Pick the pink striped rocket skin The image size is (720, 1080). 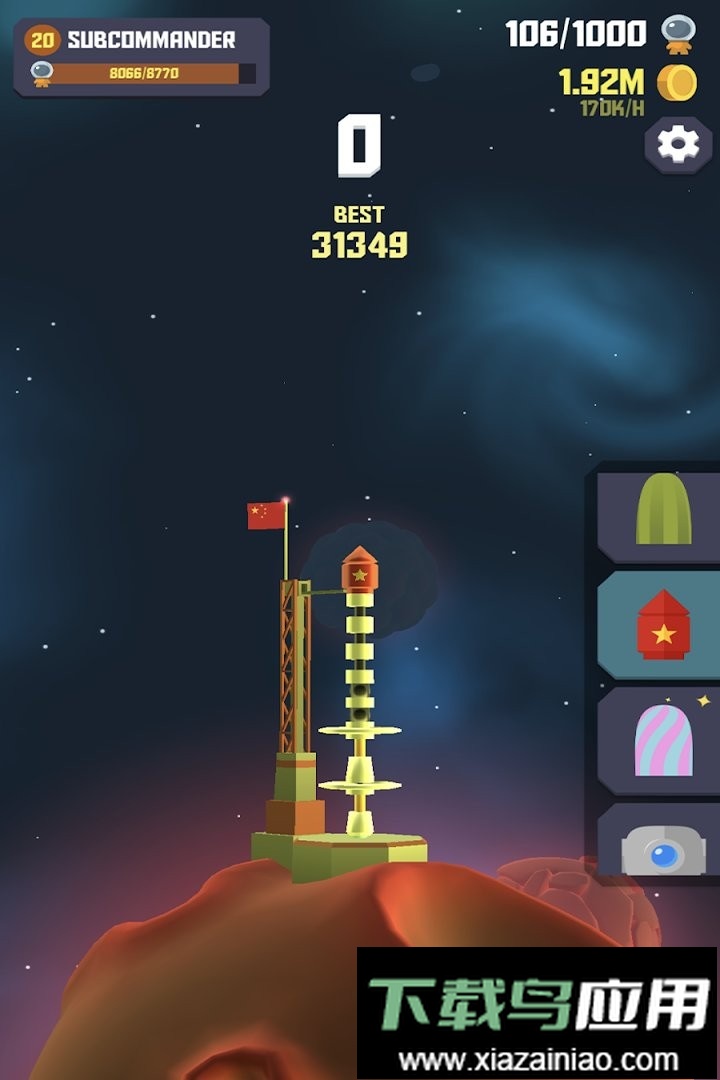(663, 740)
